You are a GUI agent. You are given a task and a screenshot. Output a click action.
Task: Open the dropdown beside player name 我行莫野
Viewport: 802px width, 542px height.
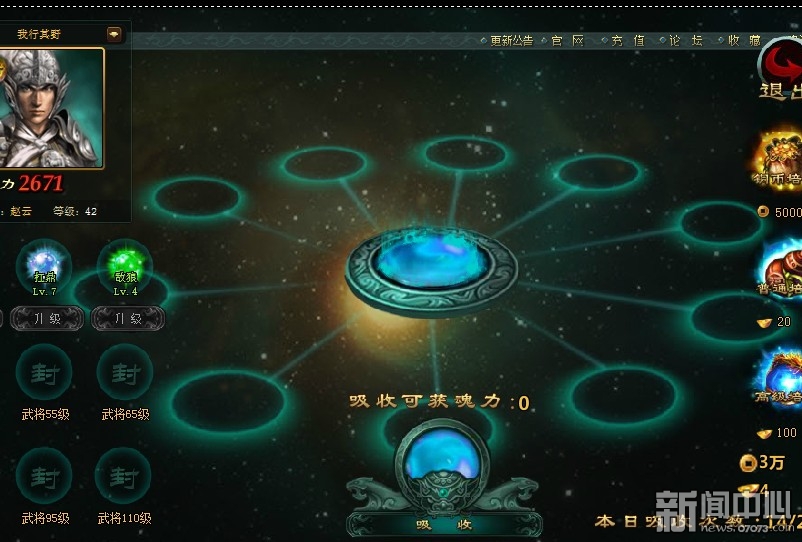point(114,34)
